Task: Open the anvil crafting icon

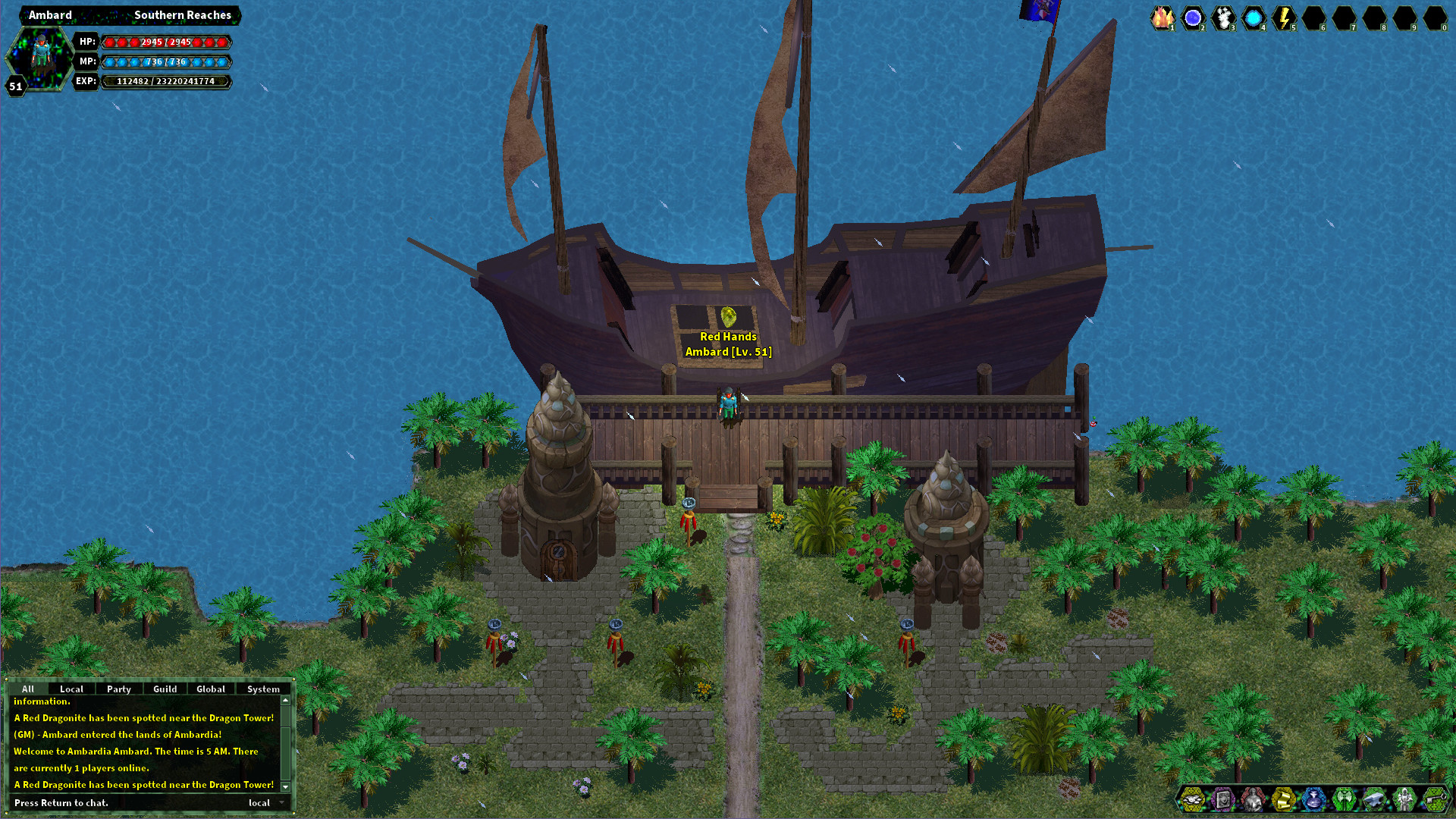Action: 1373,800
